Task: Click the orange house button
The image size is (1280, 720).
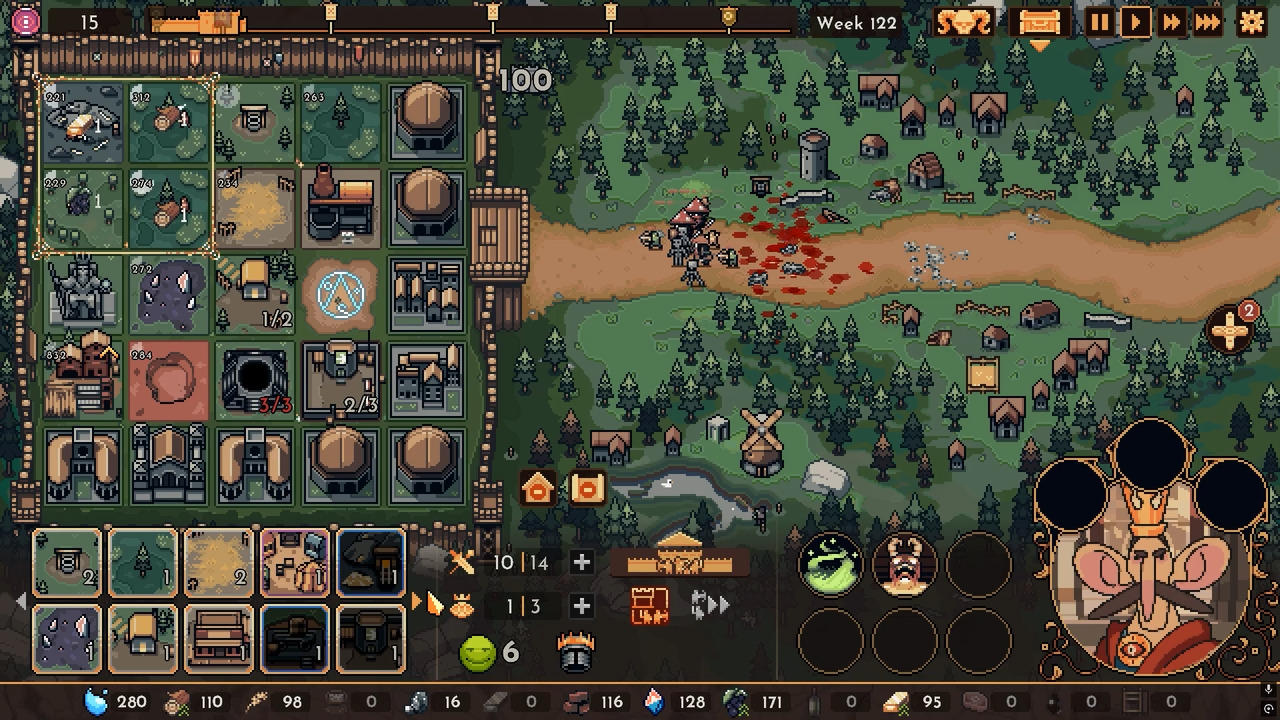Action: tap(538, 489)
